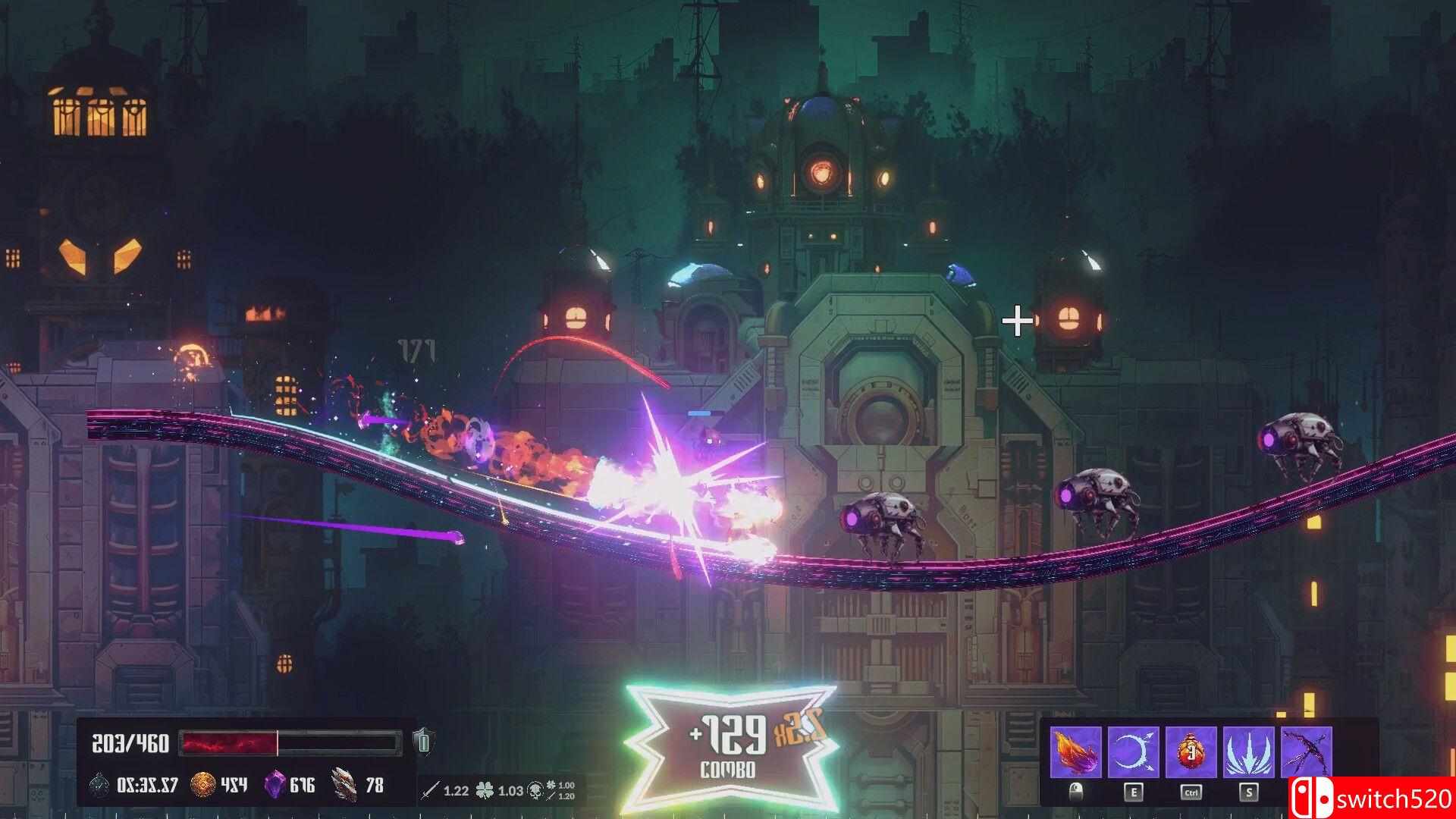This screenshot has height=819, width=1456.
Task: Trigger the ice spike skill bound to S
Action: (1249, 751)
